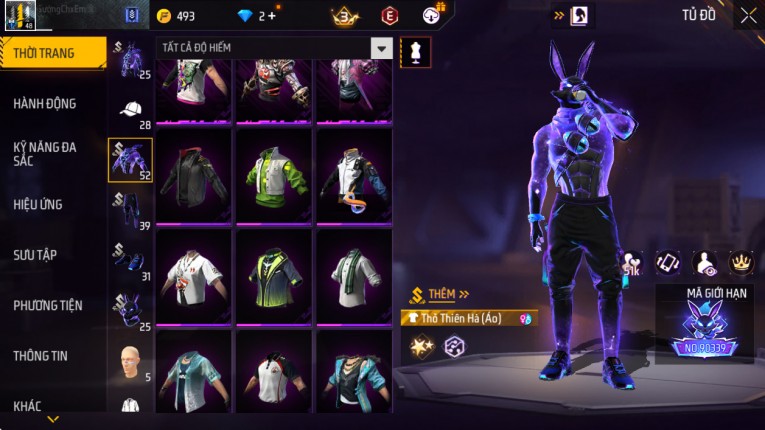Open the Sưu Tập tab
The image size is (765, 430).
pos(35,255)
